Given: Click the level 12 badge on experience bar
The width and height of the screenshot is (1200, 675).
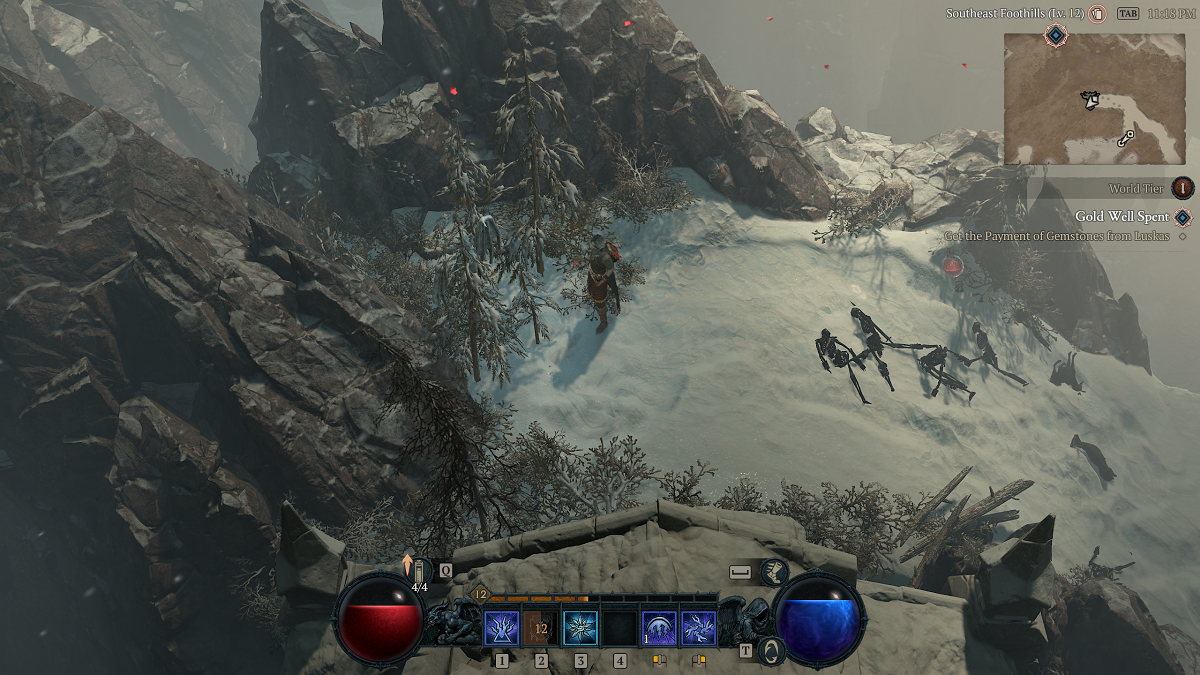Looking at the screenshot, I should (480, 594).
